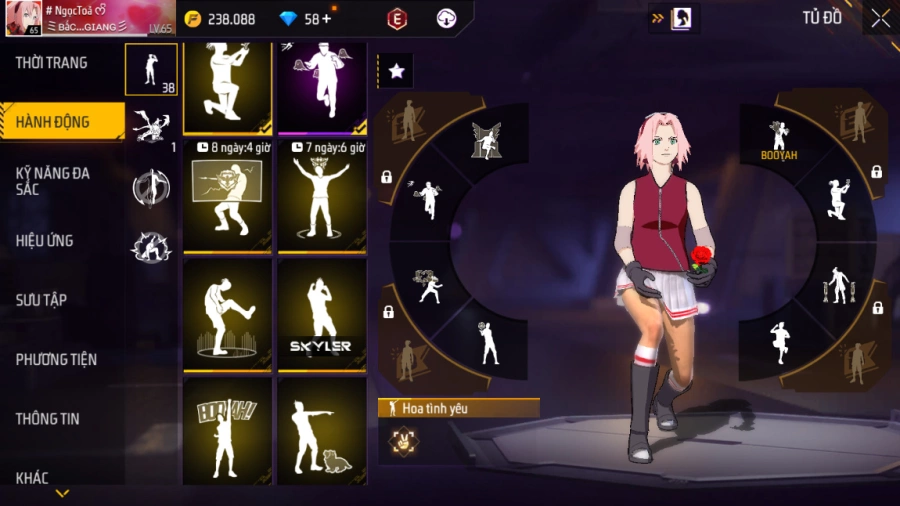The image size is (900, 506).
Task: Switch to Kỹ Năng Đa Sắc tab
Action: pyautogui.click(x=53, y=181)
